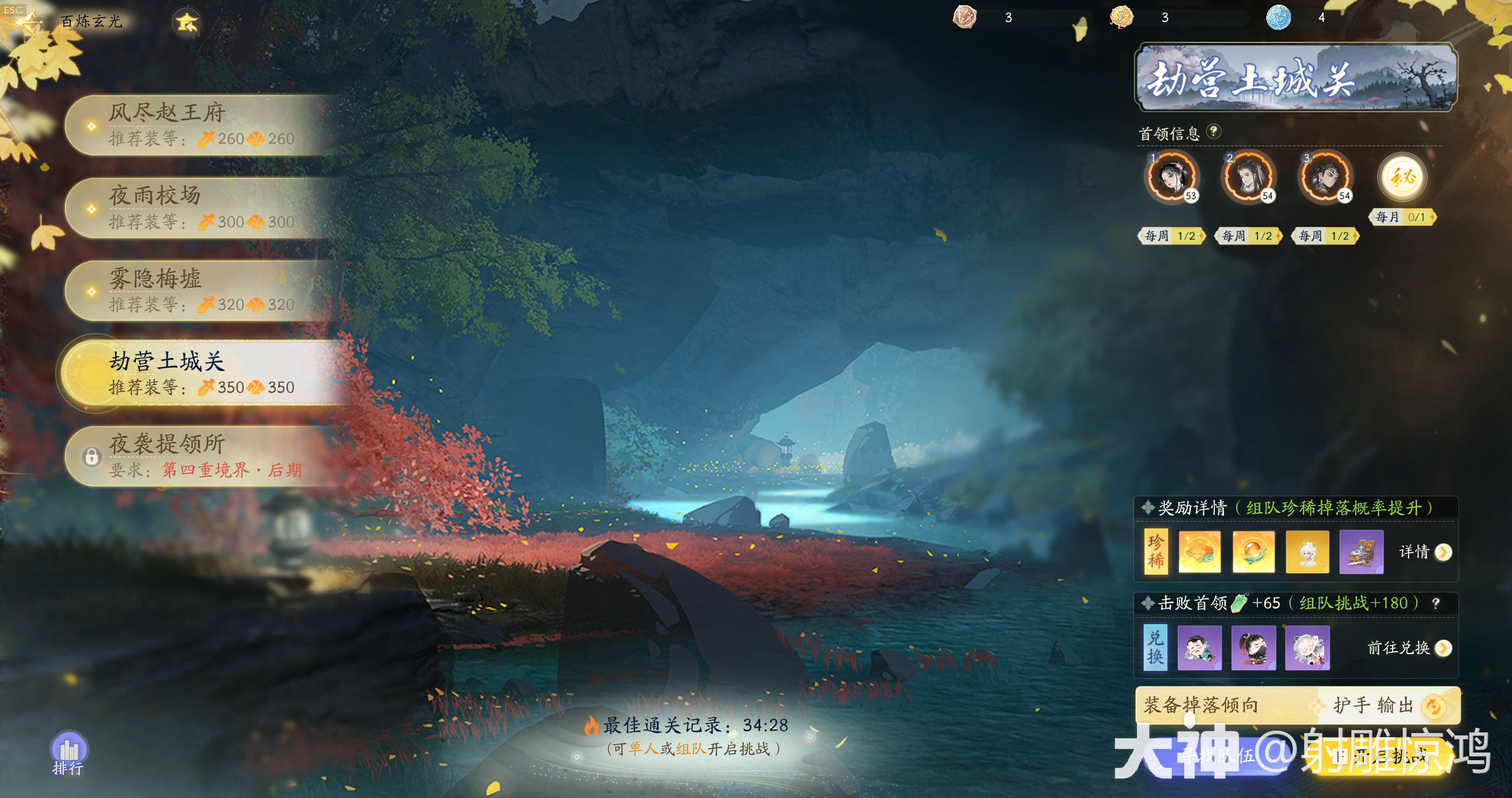1512x798 pixels.
Task: Open the 排行 ranking board
Action: [x=69, y=753]
